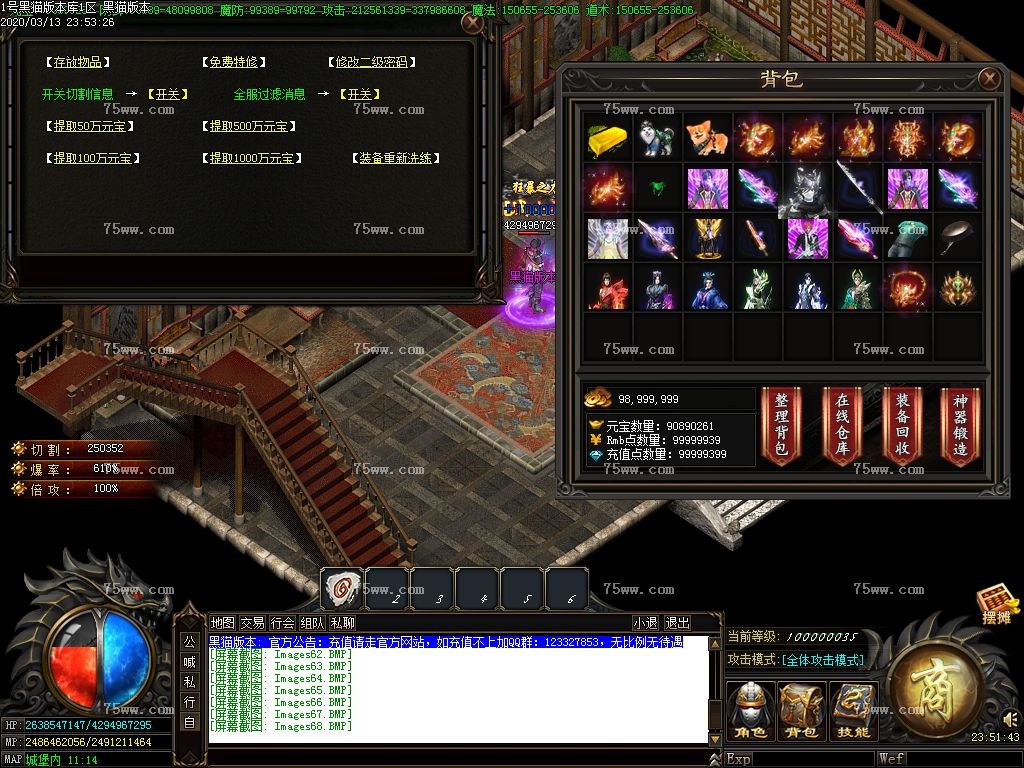Image resolution: width=1024 pixels, height=768 pixels.
Task: Open 神器锻造 artifact forging
Action: [959, 424]
